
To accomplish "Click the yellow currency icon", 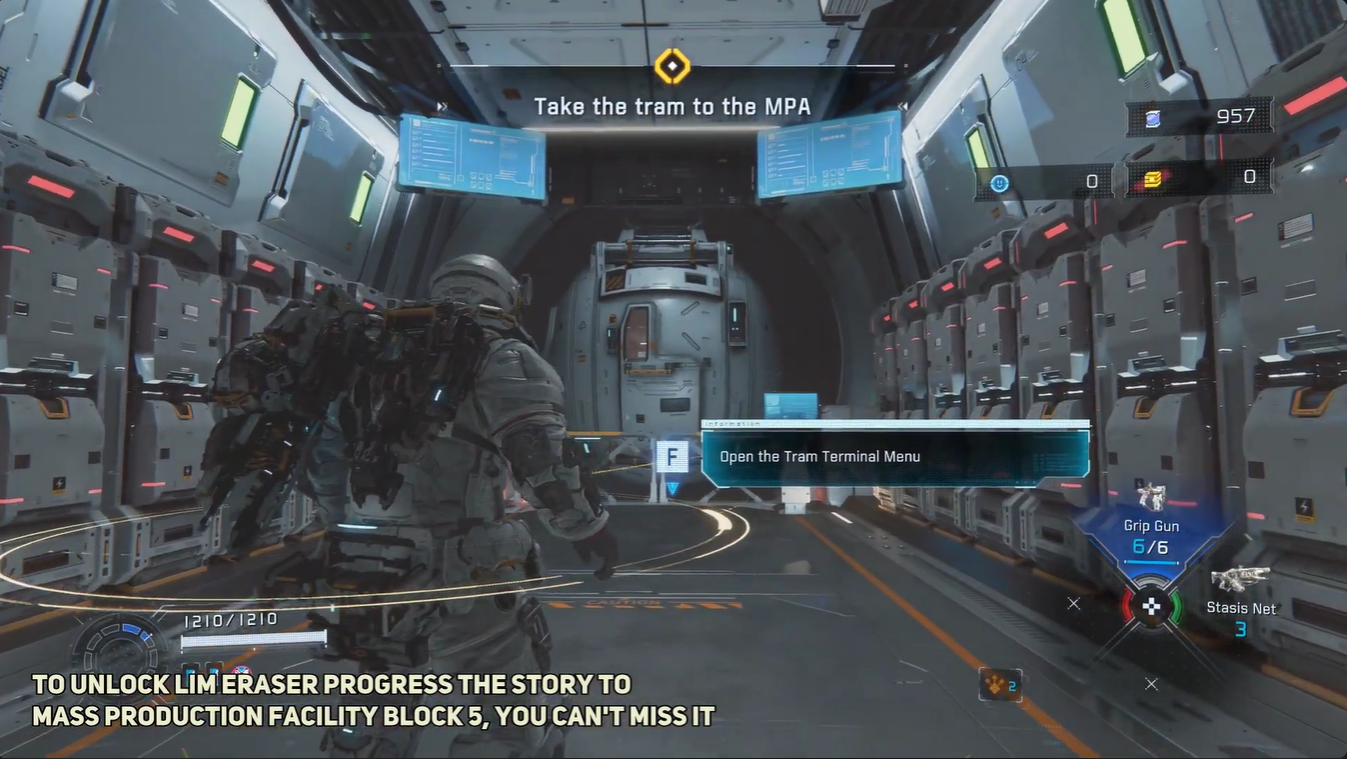I will (1152, 180).
